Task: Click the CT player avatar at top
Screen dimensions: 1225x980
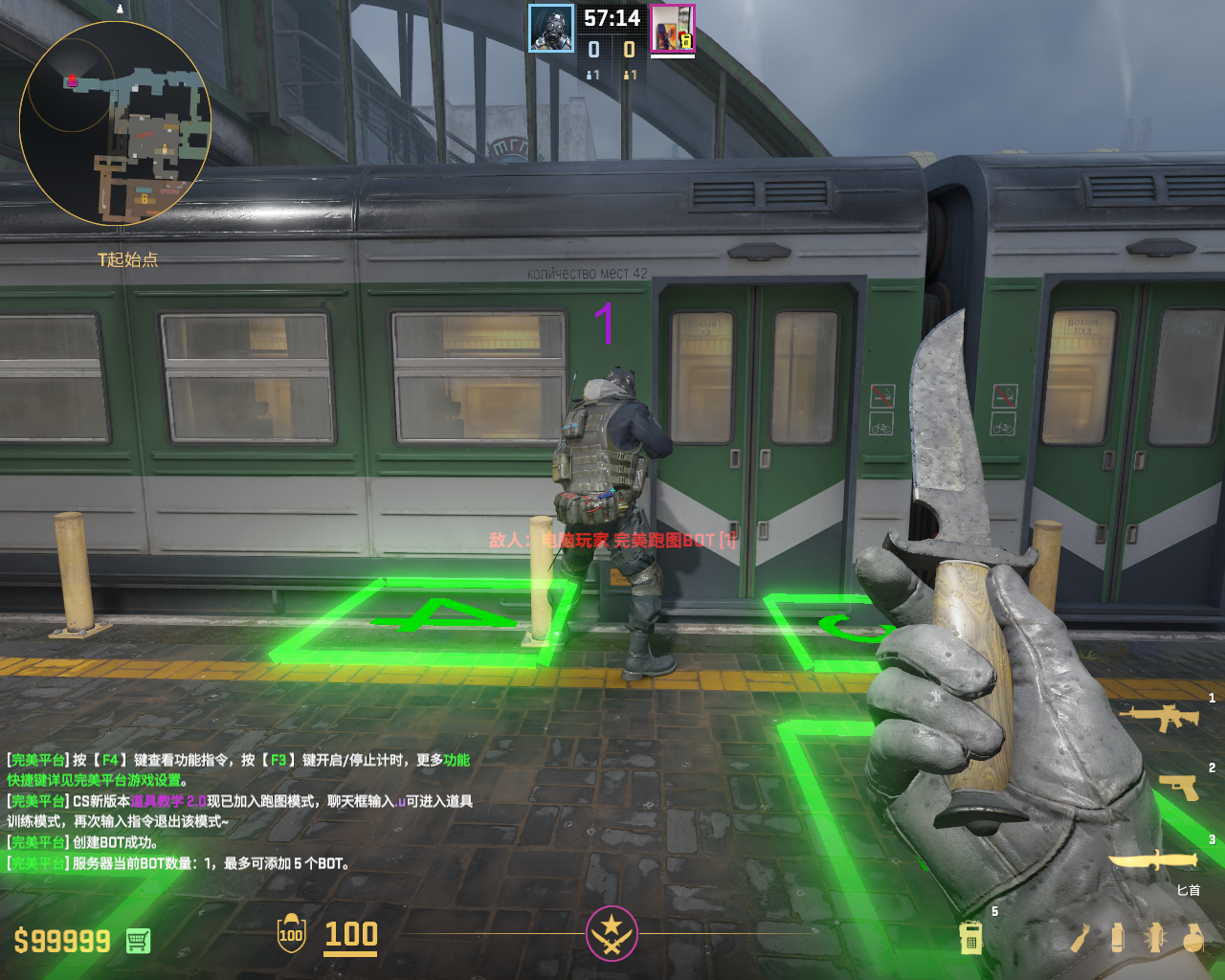Action: 552,29
